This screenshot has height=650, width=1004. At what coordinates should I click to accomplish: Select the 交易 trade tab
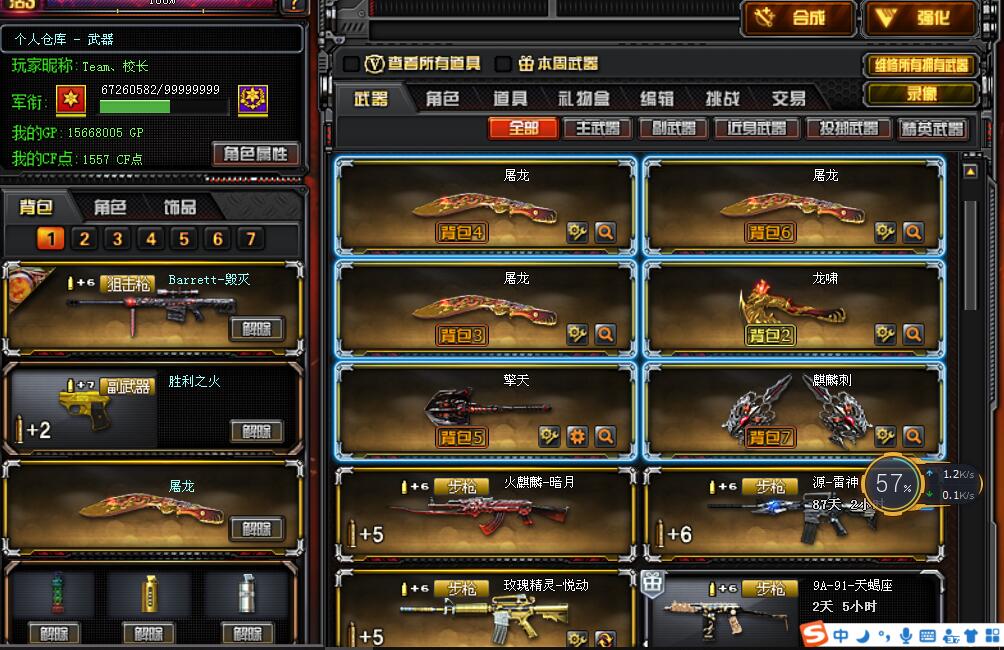point(788,99)
